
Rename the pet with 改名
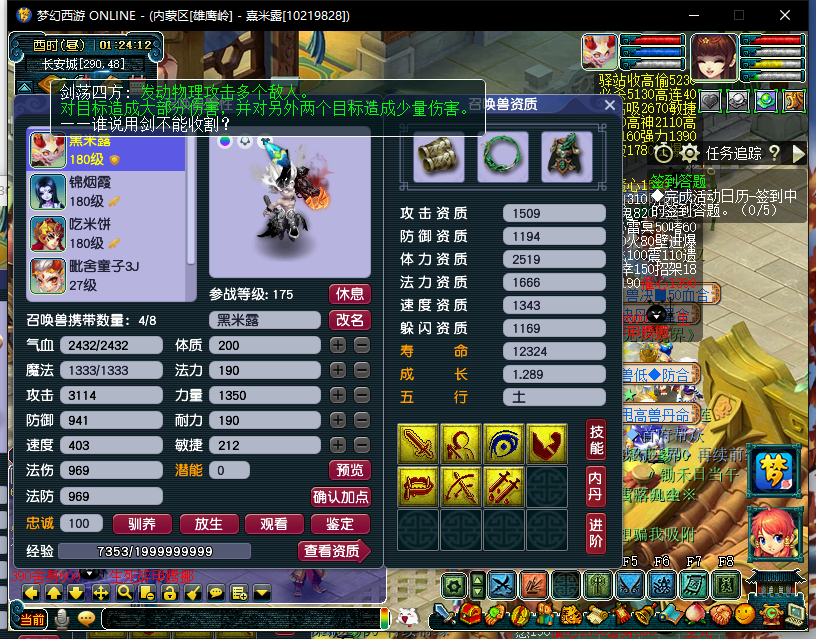350,320
